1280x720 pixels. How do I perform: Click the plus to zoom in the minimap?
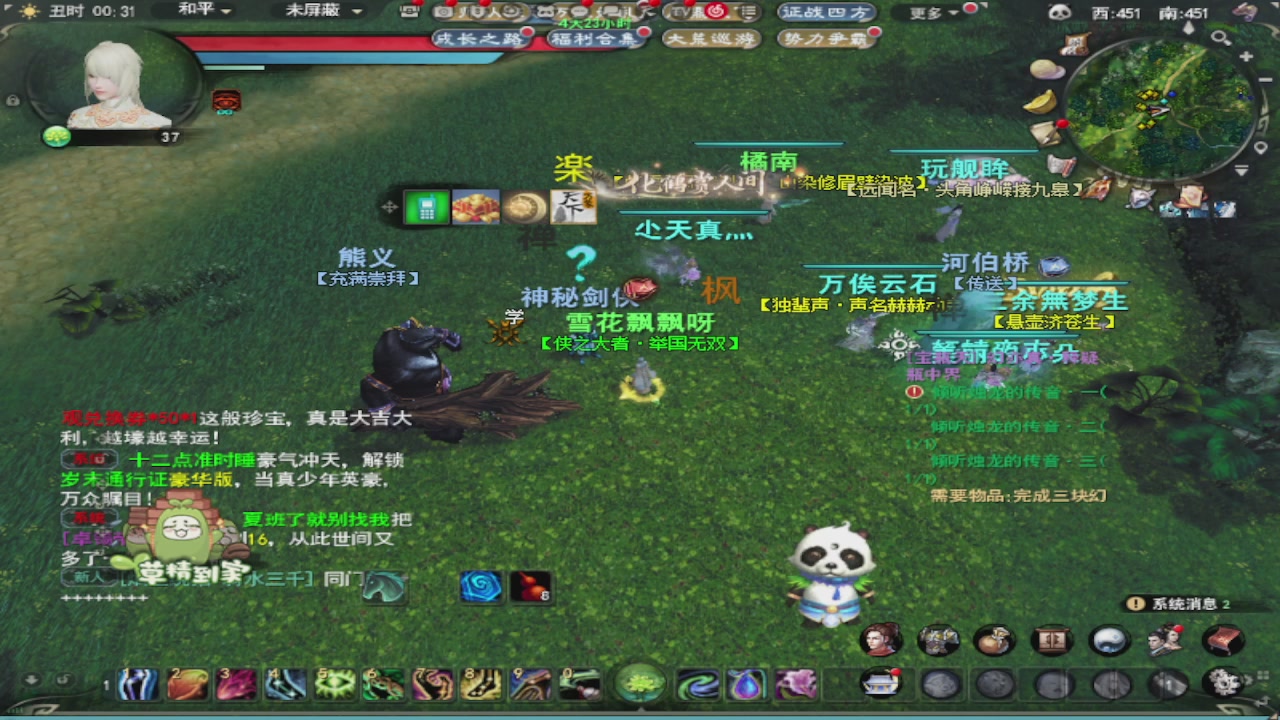click(1245, 56)
